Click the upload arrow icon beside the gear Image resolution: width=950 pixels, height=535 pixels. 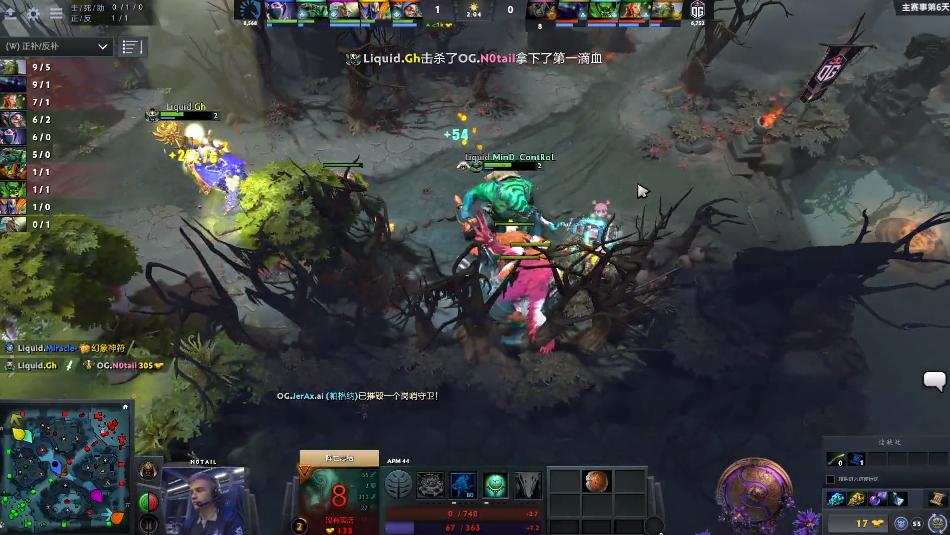point(13,13)
